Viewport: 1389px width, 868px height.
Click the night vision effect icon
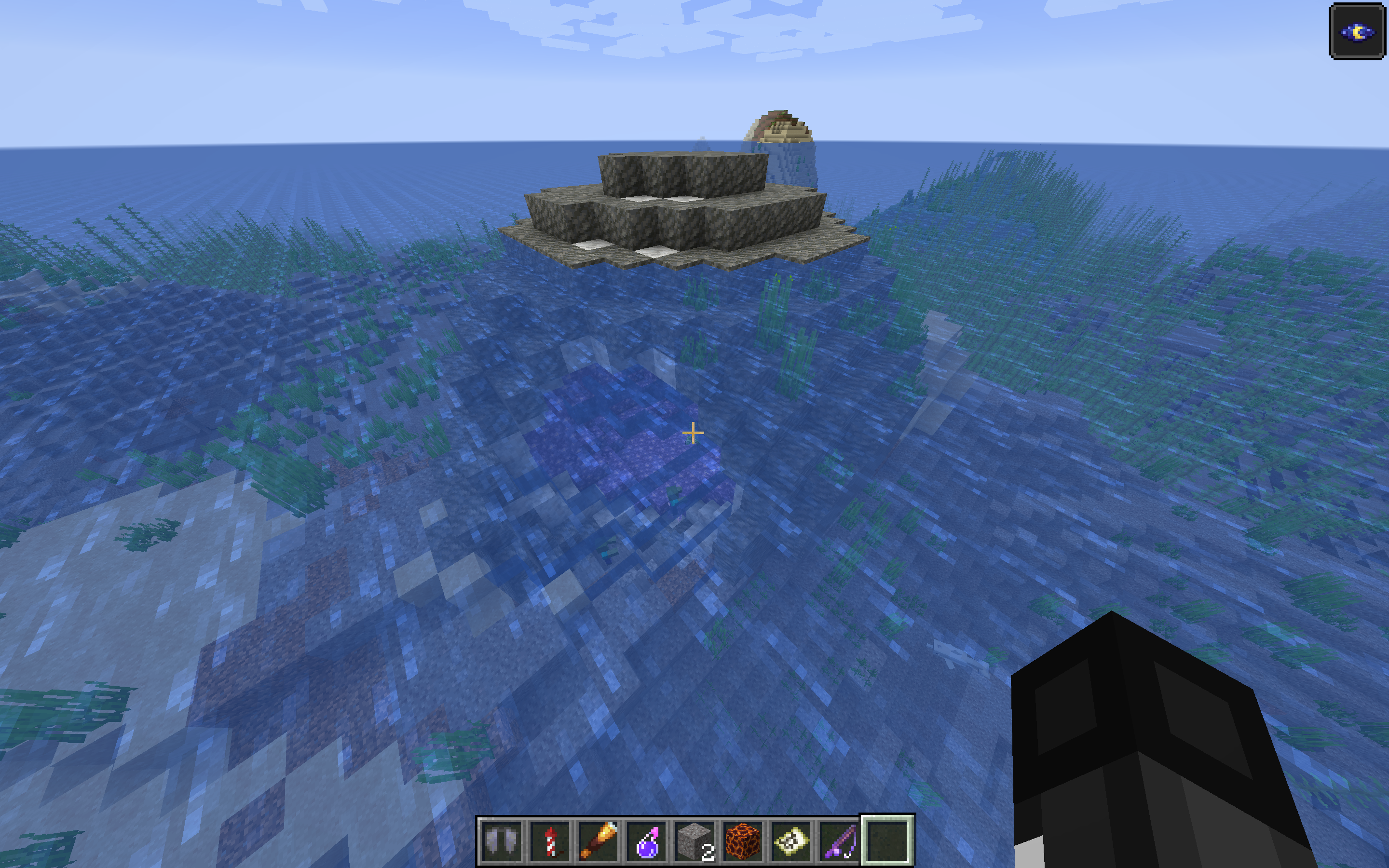click(1357, 31)
